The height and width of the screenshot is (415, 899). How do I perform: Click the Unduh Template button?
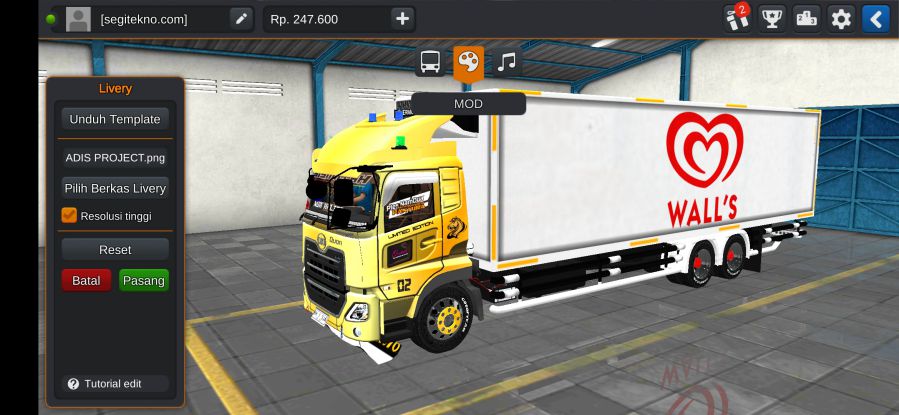pos(114,119)
